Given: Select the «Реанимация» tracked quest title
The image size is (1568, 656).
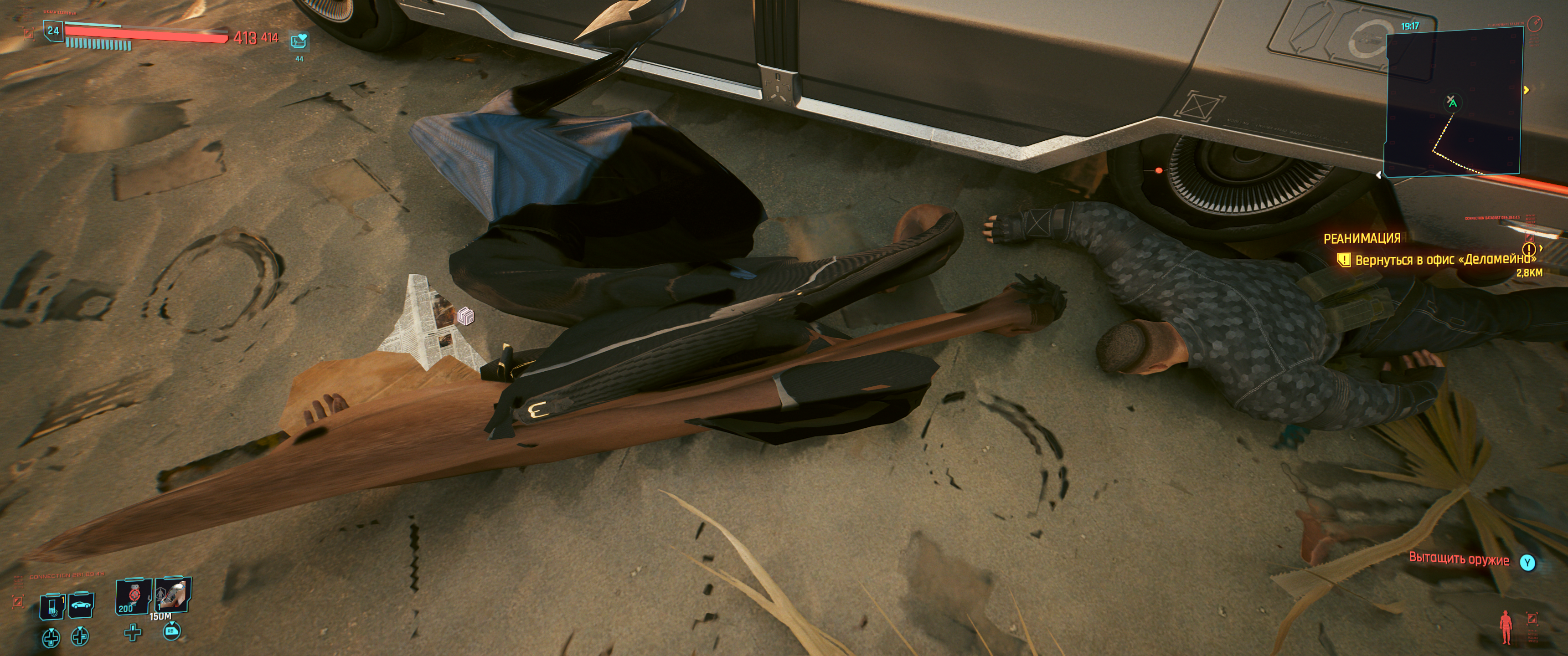Looking at the screenshot, I should click(1362, 239).
